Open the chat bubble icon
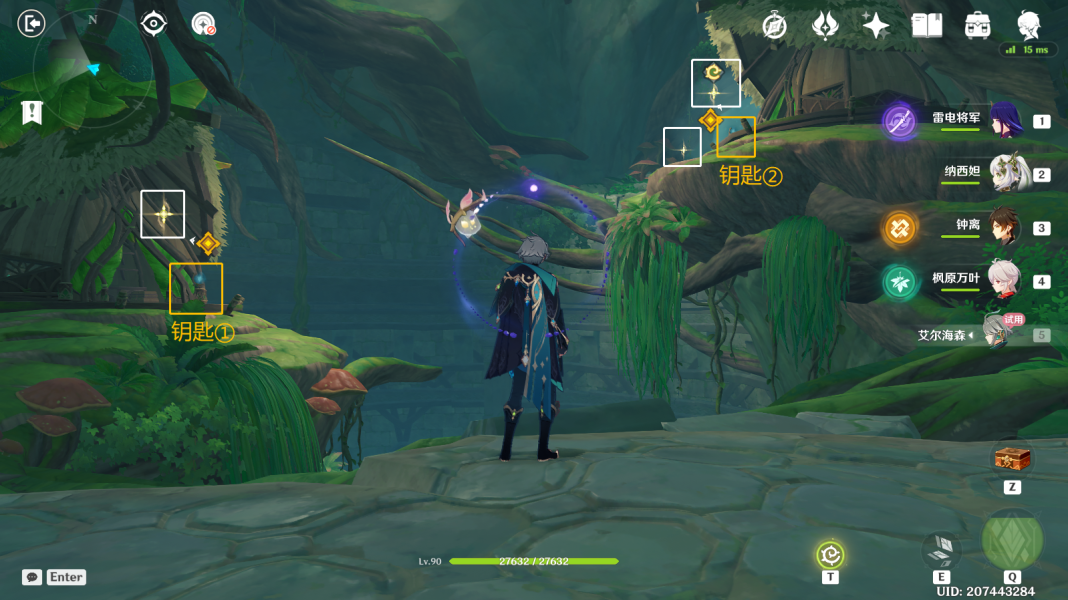The image size is (1068, 600). [32, 577]
